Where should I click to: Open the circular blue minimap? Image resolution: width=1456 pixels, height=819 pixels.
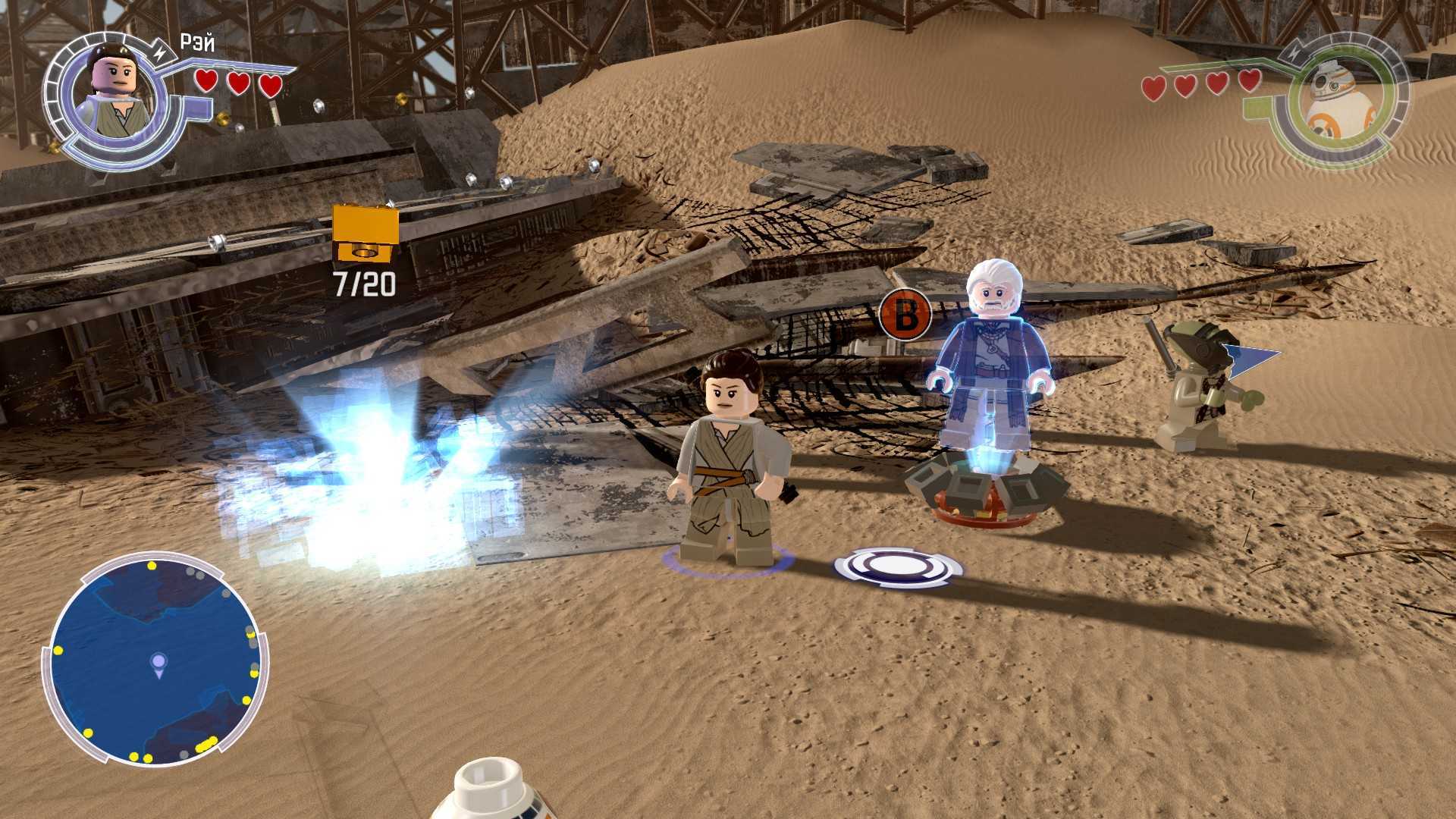click(x=155, y=660)
